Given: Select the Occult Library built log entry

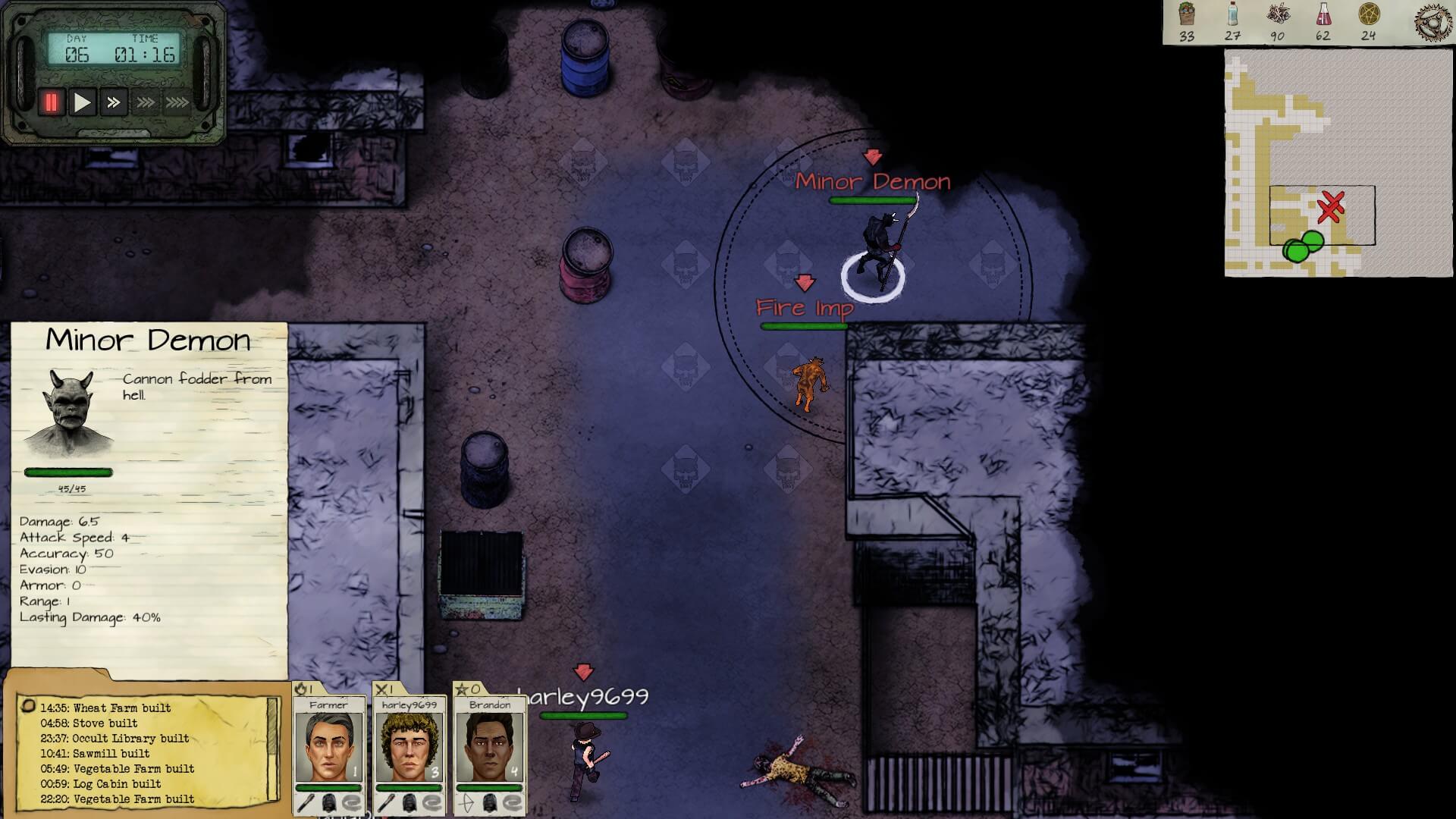Looking at the screenshot, I should coord(115,739).
